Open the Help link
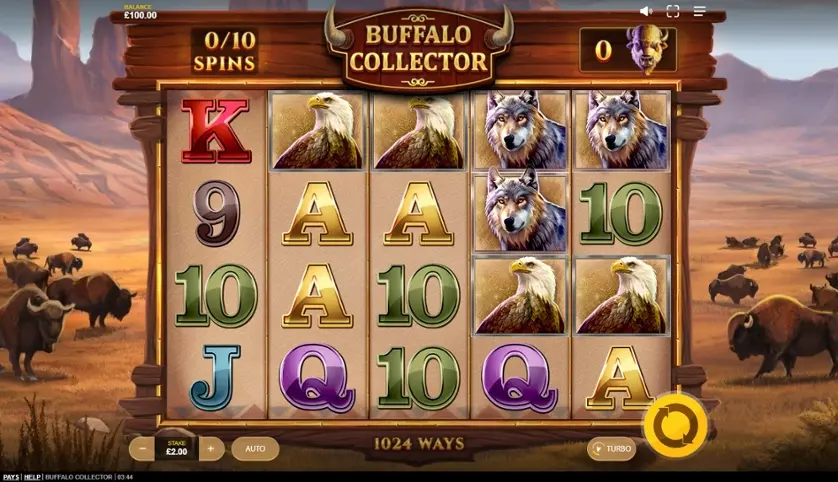 click(33, 477)
